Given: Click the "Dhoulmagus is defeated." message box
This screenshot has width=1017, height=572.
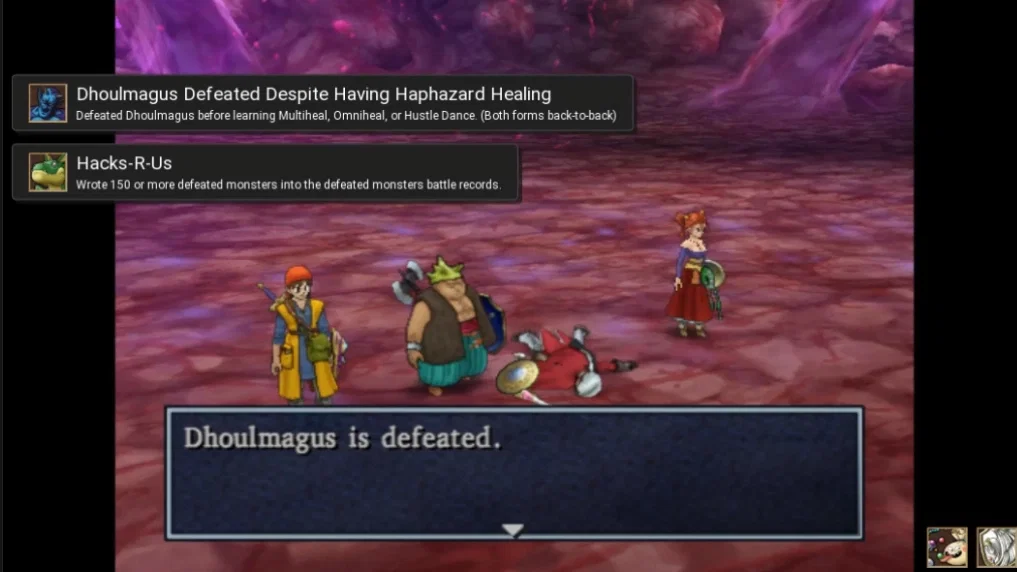Looking at the screenshot, I should (x=513, y=472).
